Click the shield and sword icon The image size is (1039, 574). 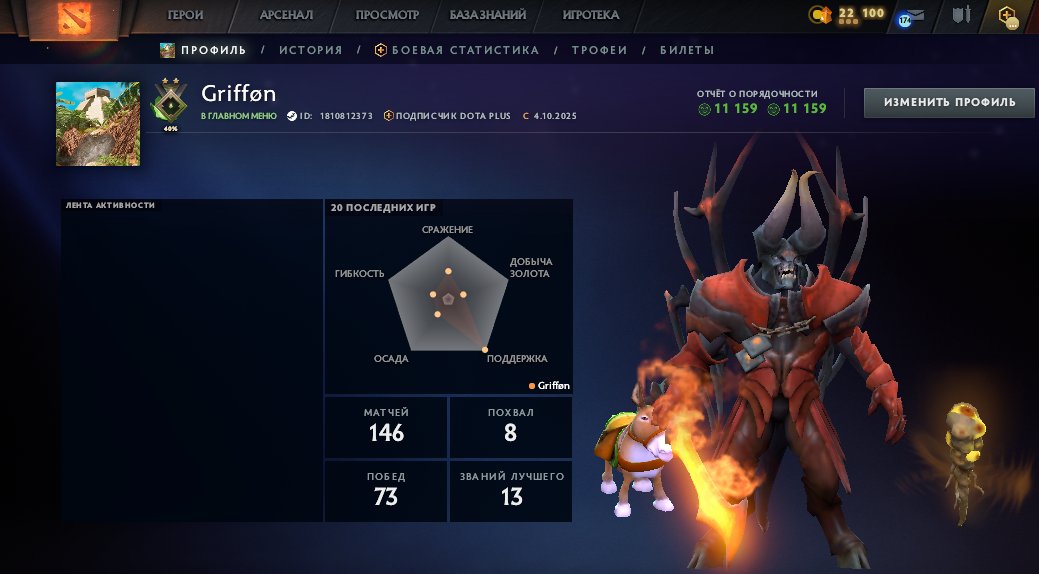pyautogui.click(x=962, y=15)
